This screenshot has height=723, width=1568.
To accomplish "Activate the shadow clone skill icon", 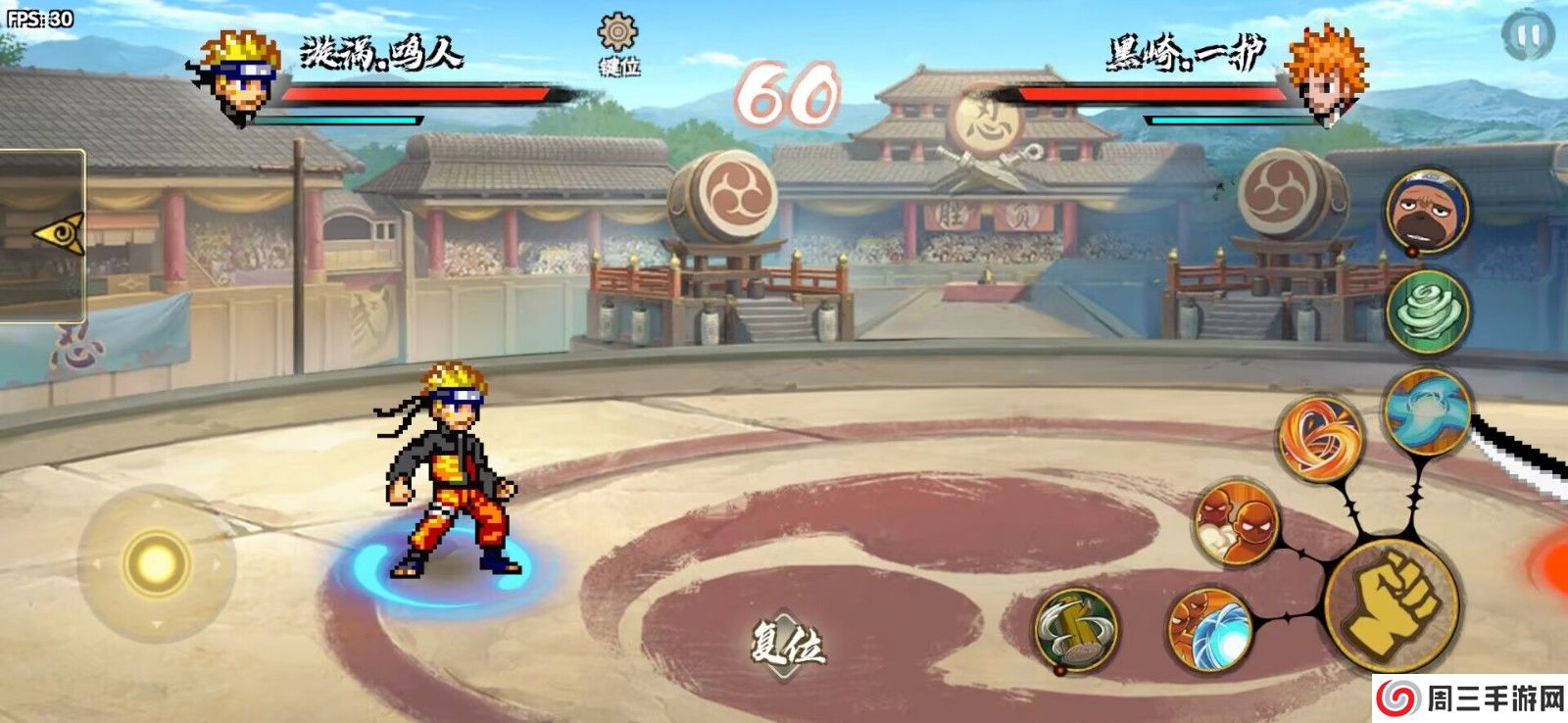I will click(x=1235, y=522).
